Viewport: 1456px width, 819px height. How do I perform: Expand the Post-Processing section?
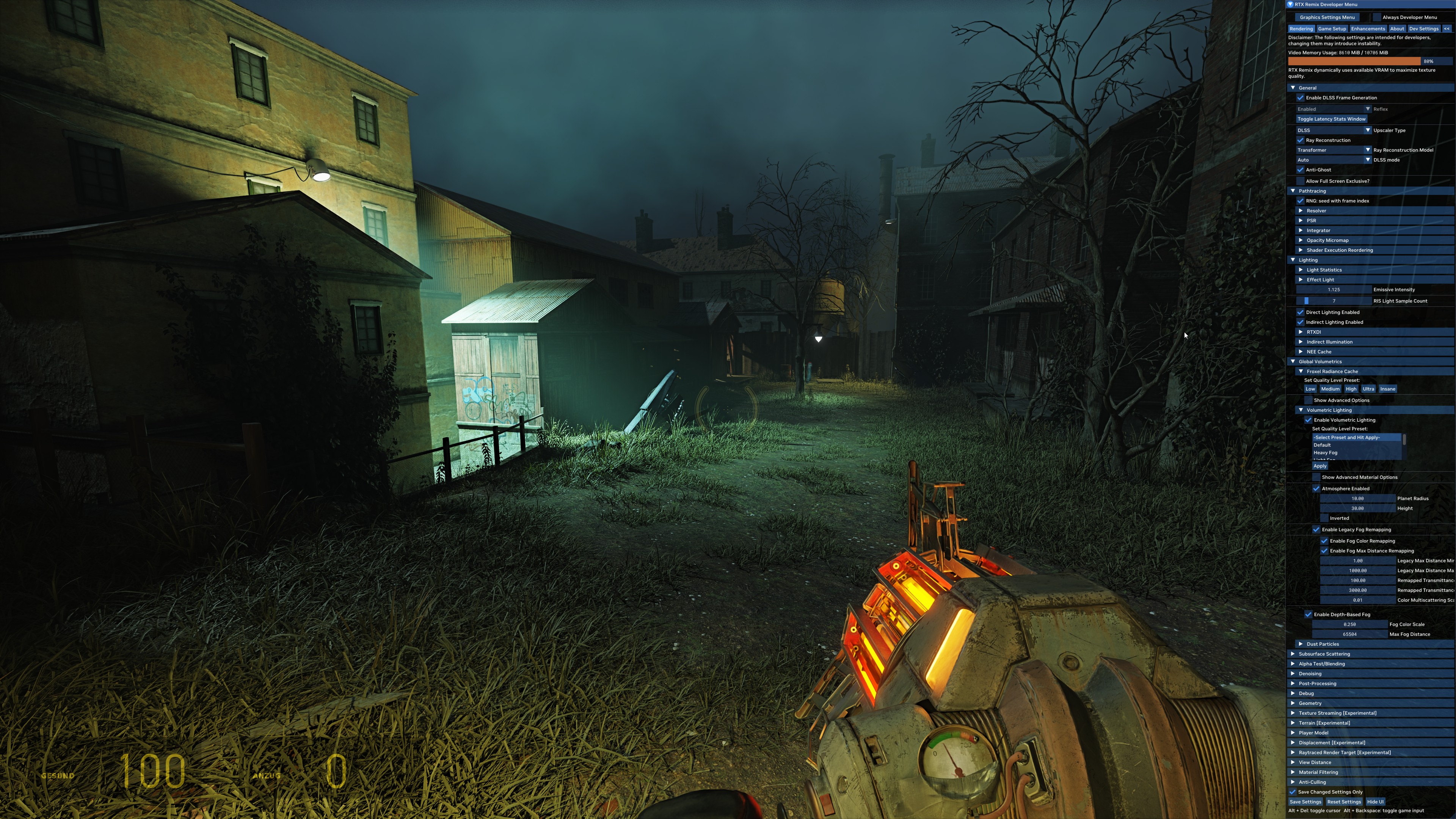tap(1293, 683)
